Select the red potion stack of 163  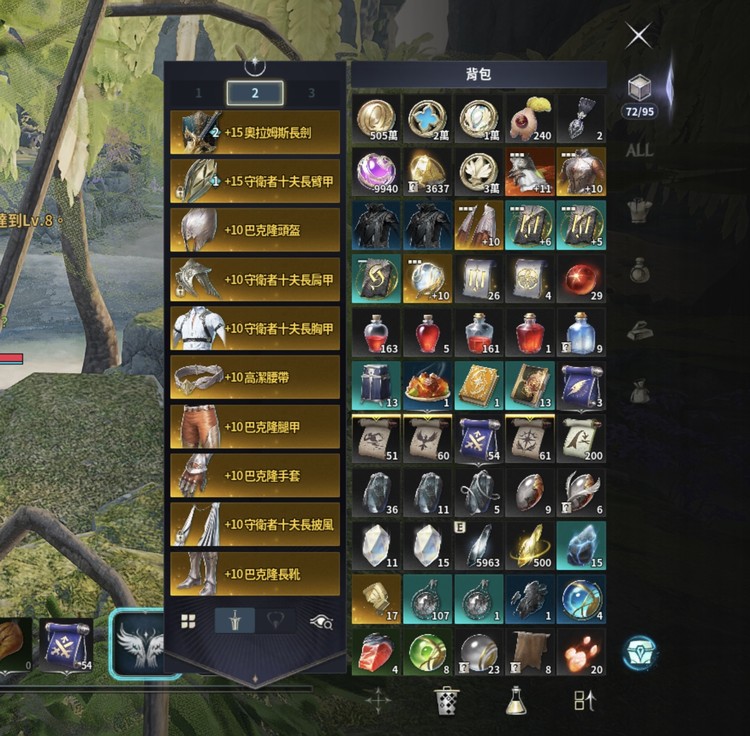point(378,332)
